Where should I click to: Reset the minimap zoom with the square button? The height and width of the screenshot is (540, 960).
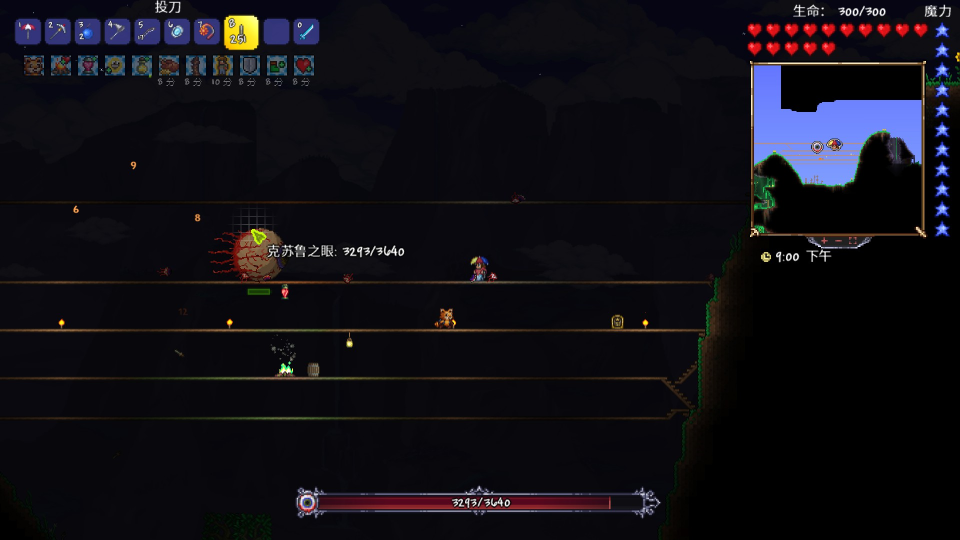tap(852, 241)
